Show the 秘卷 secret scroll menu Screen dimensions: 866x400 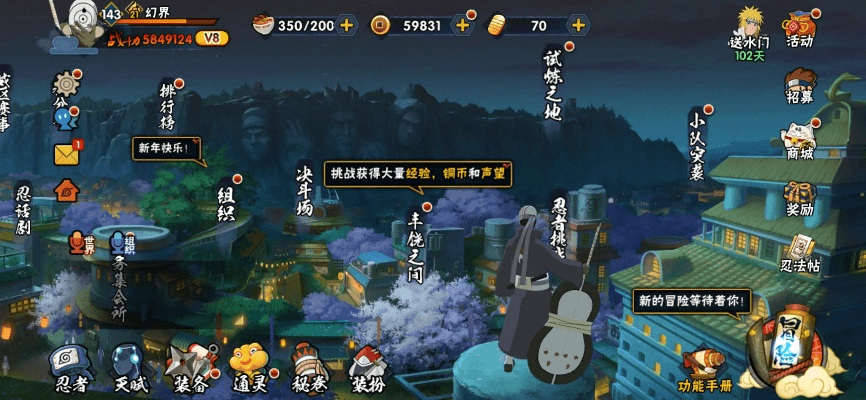point(308,368)
